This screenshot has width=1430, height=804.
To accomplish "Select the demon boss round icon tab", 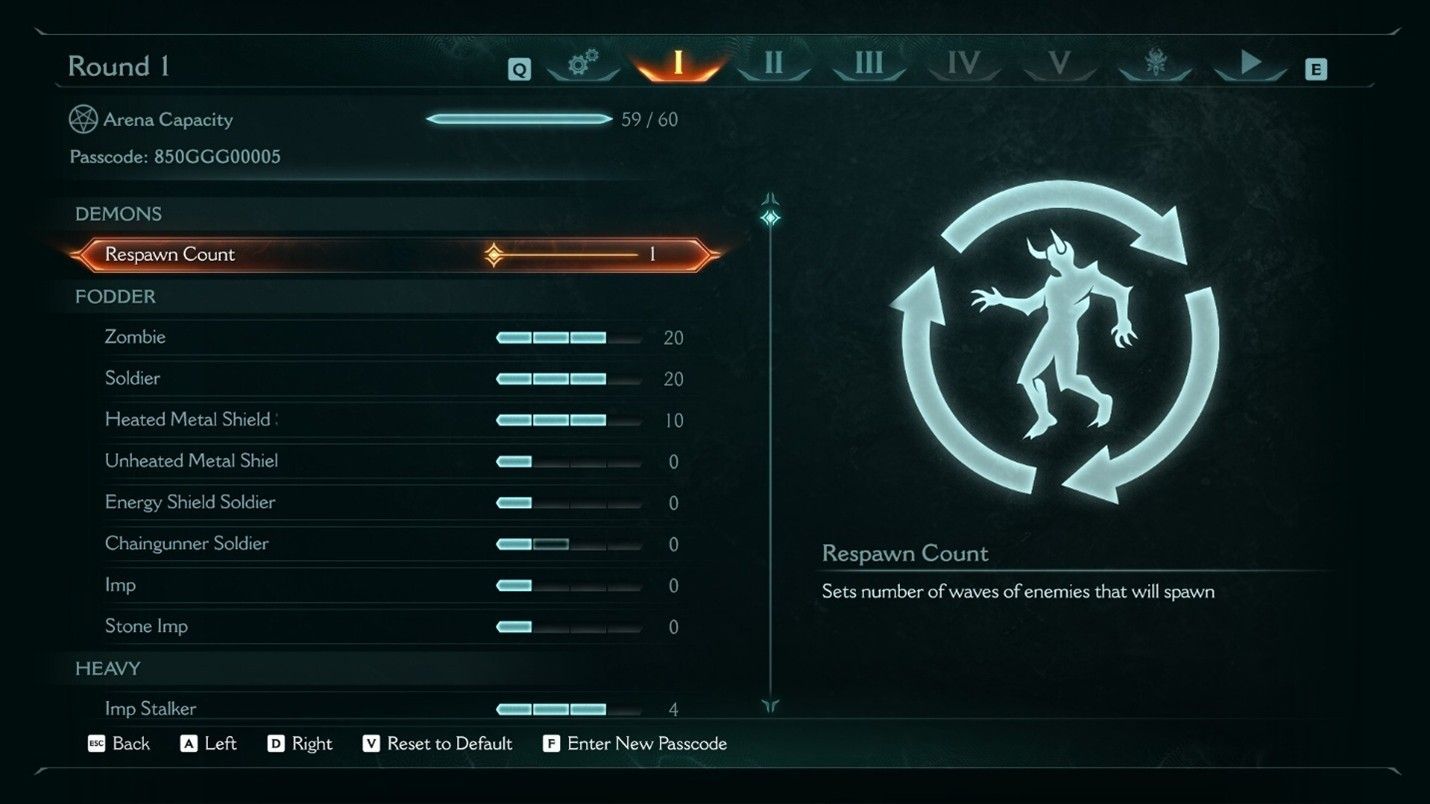I will [1154, 63].
